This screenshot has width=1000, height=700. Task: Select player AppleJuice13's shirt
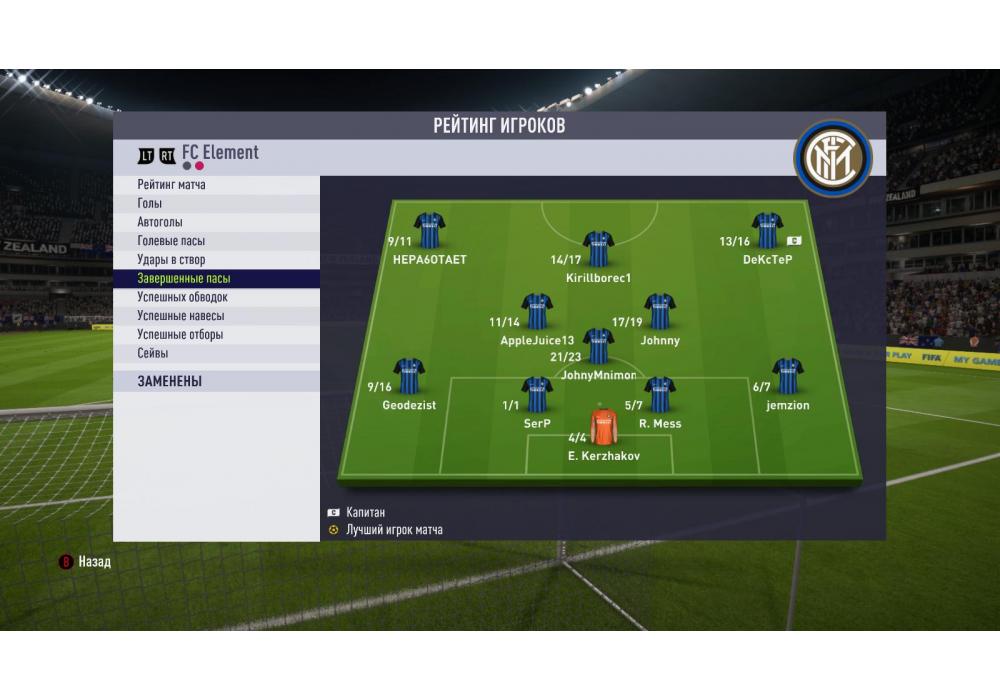[537, 311]
